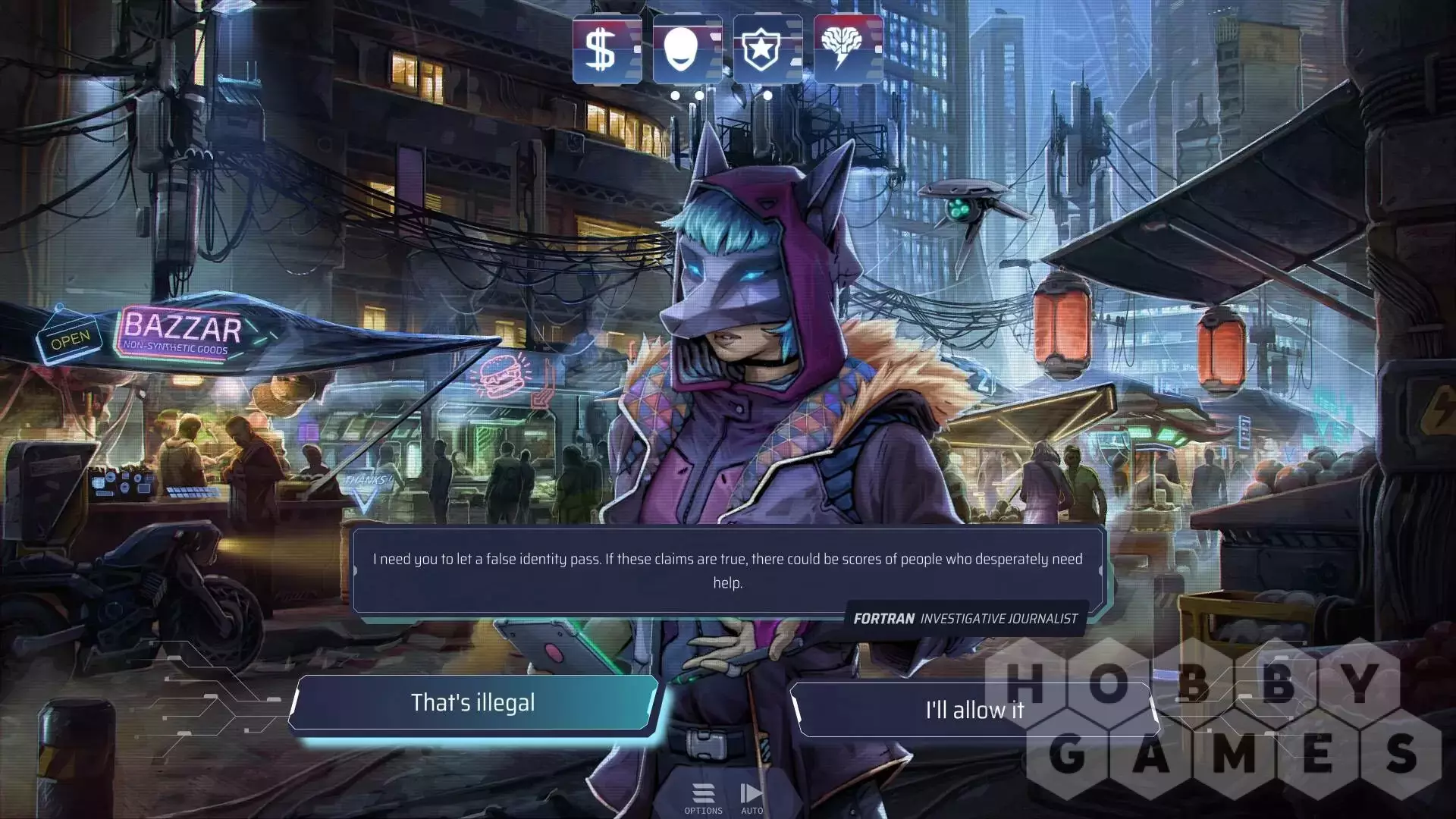Toggle Auto dialogue advance

click(752, 799)
